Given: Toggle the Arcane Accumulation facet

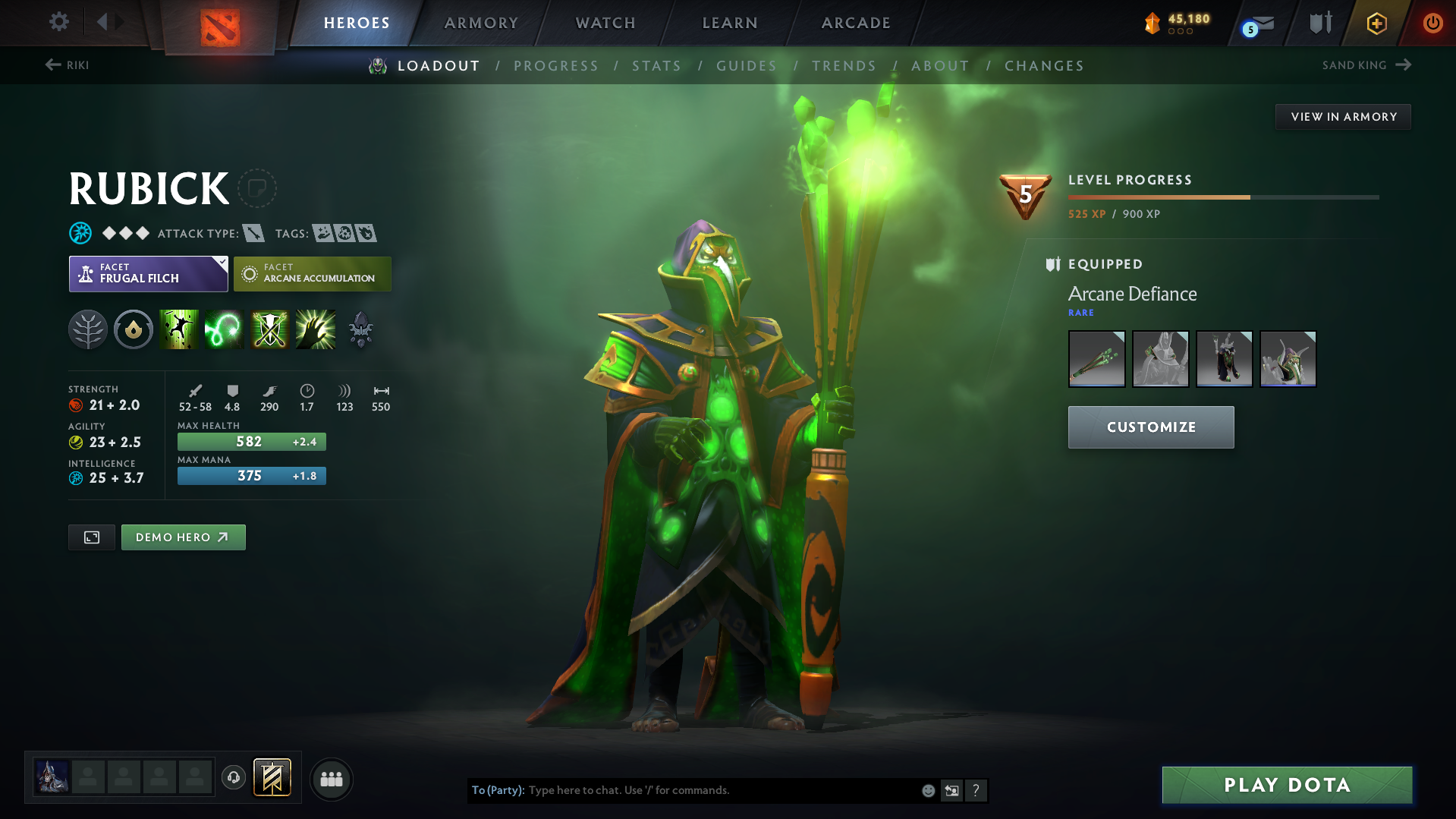Looking at the screenshot, I should coord(312,273).
